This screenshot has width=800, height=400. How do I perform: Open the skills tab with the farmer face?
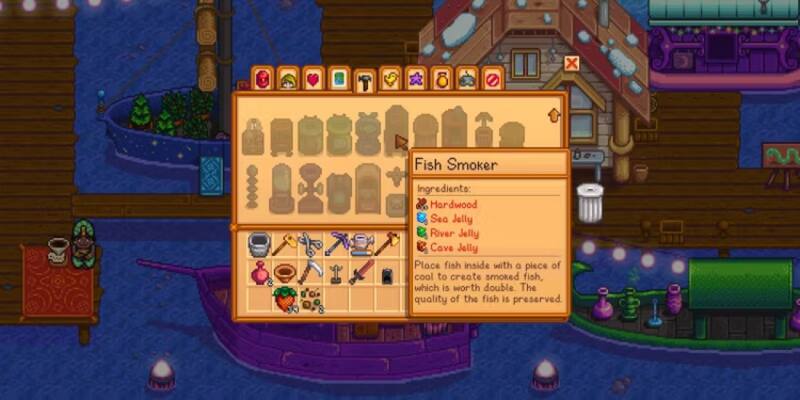pos(288,78)
